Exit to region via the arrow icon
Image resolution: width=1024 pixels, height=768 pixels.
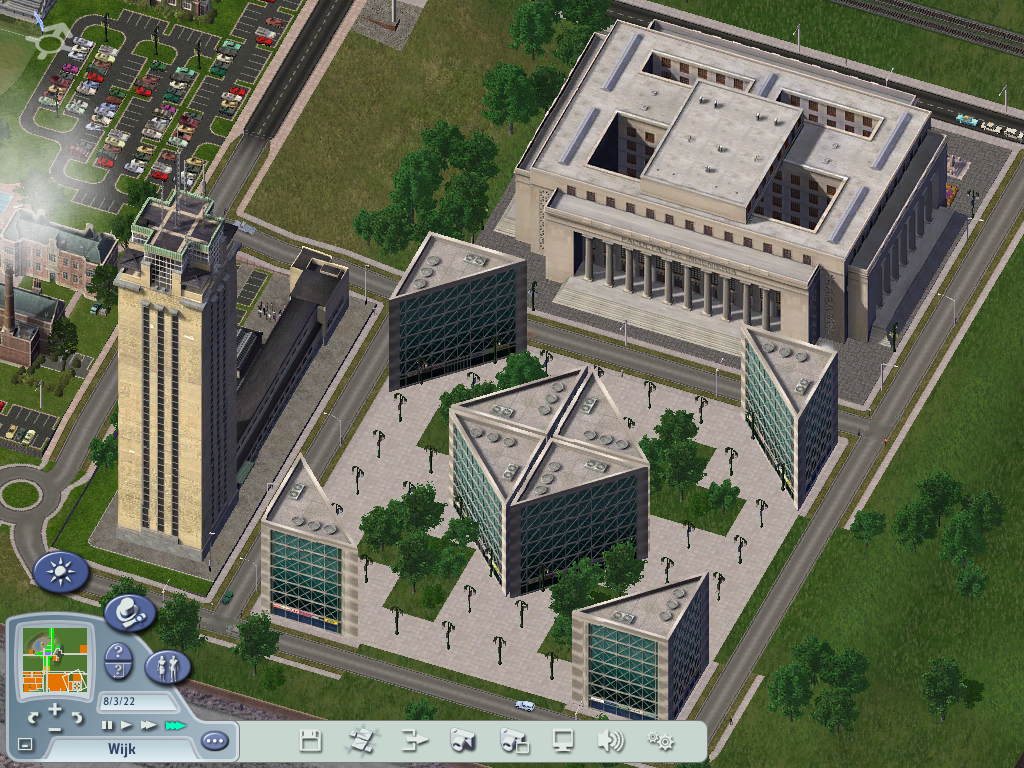[414, 741]
